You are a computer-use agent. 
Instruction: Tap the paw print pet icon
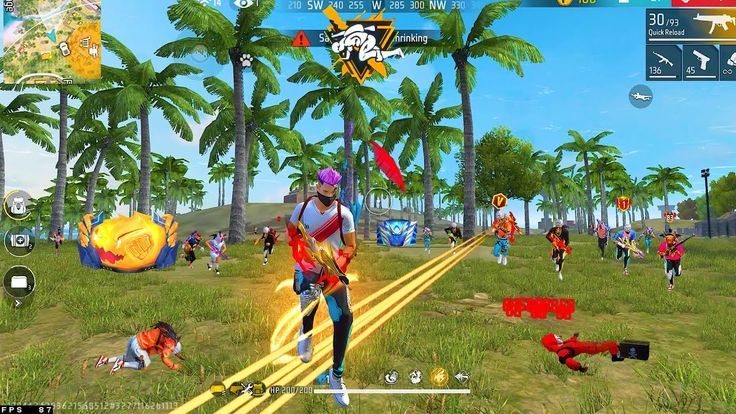click(x=245, y=61)
